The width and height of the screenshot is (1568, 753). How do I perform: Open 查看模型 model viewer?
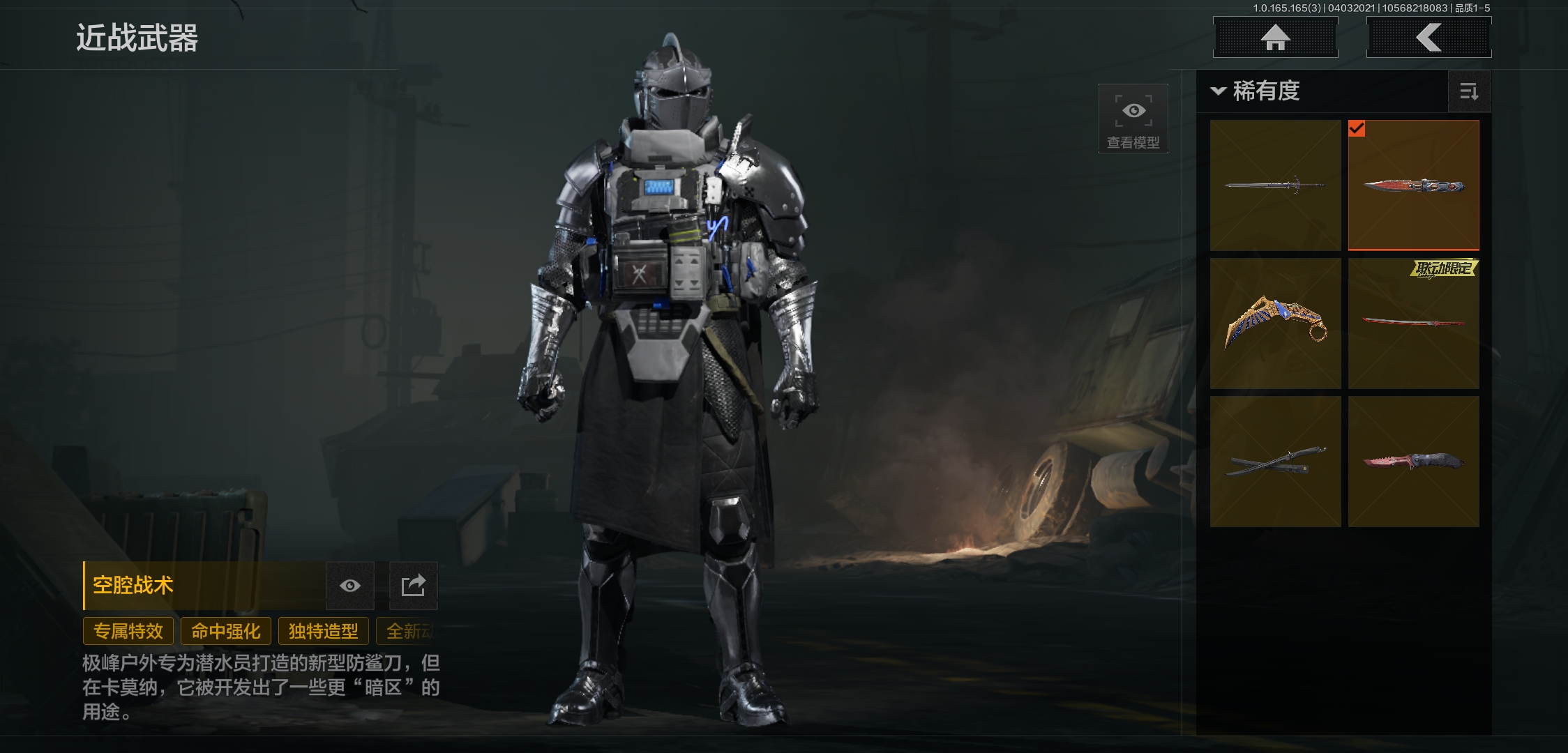pos(1133,118)
